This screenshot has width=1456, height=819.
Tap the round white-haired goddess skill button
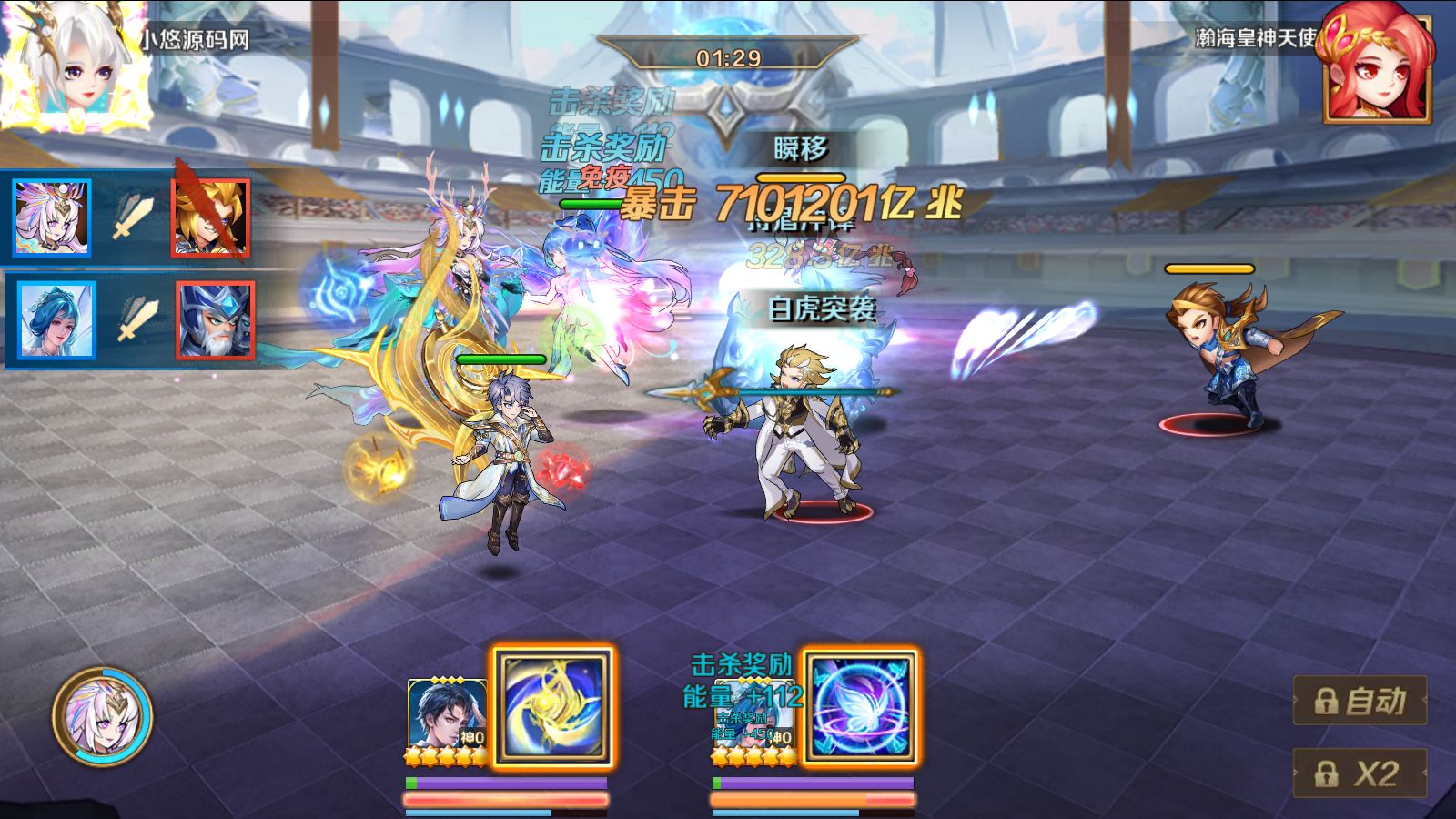[102, 716]
